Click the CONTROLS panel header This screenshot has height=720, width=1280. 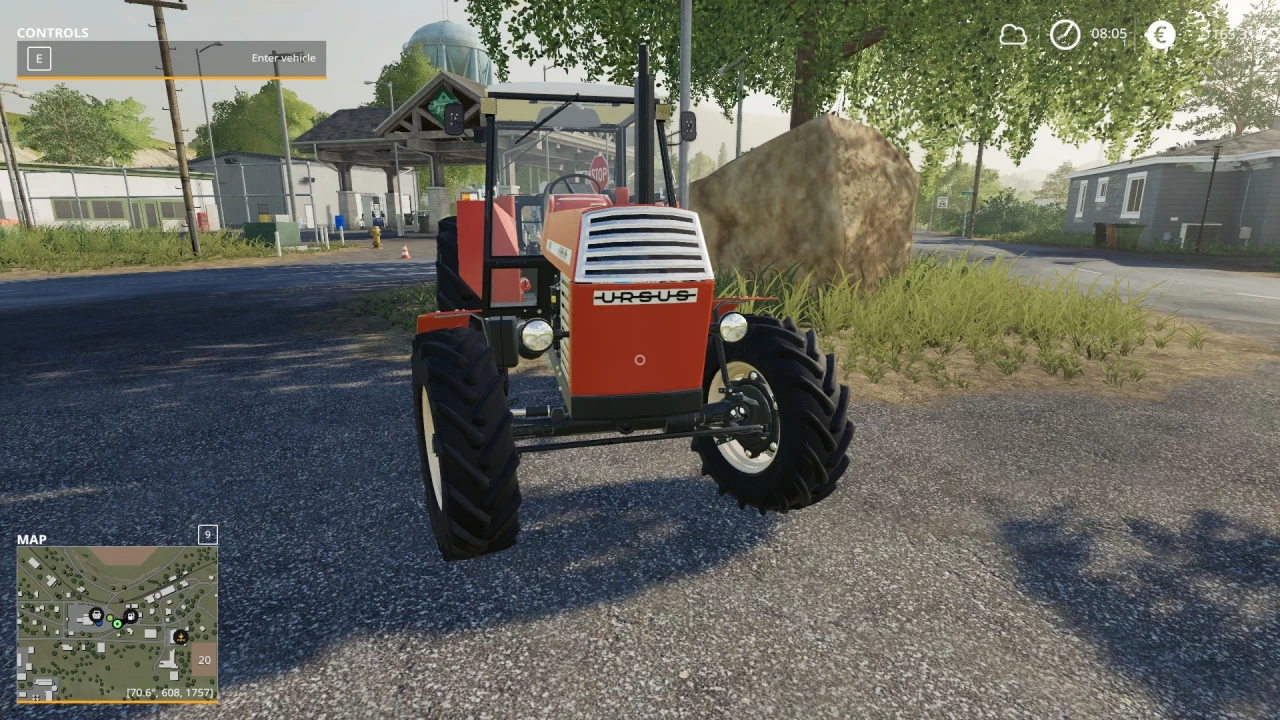tap(52, 32)
